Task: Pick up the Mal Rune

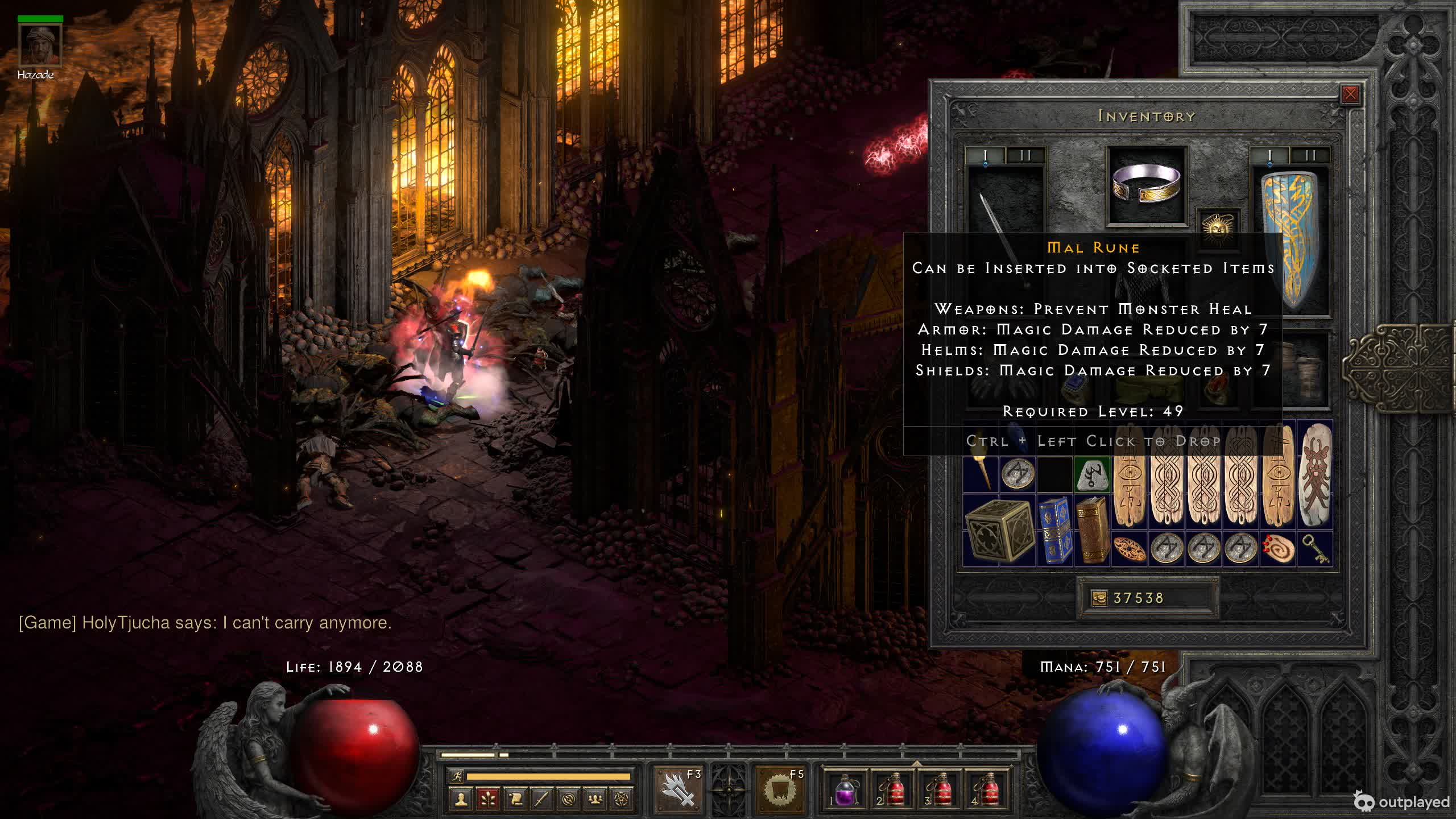Action: pos(1093,474)
